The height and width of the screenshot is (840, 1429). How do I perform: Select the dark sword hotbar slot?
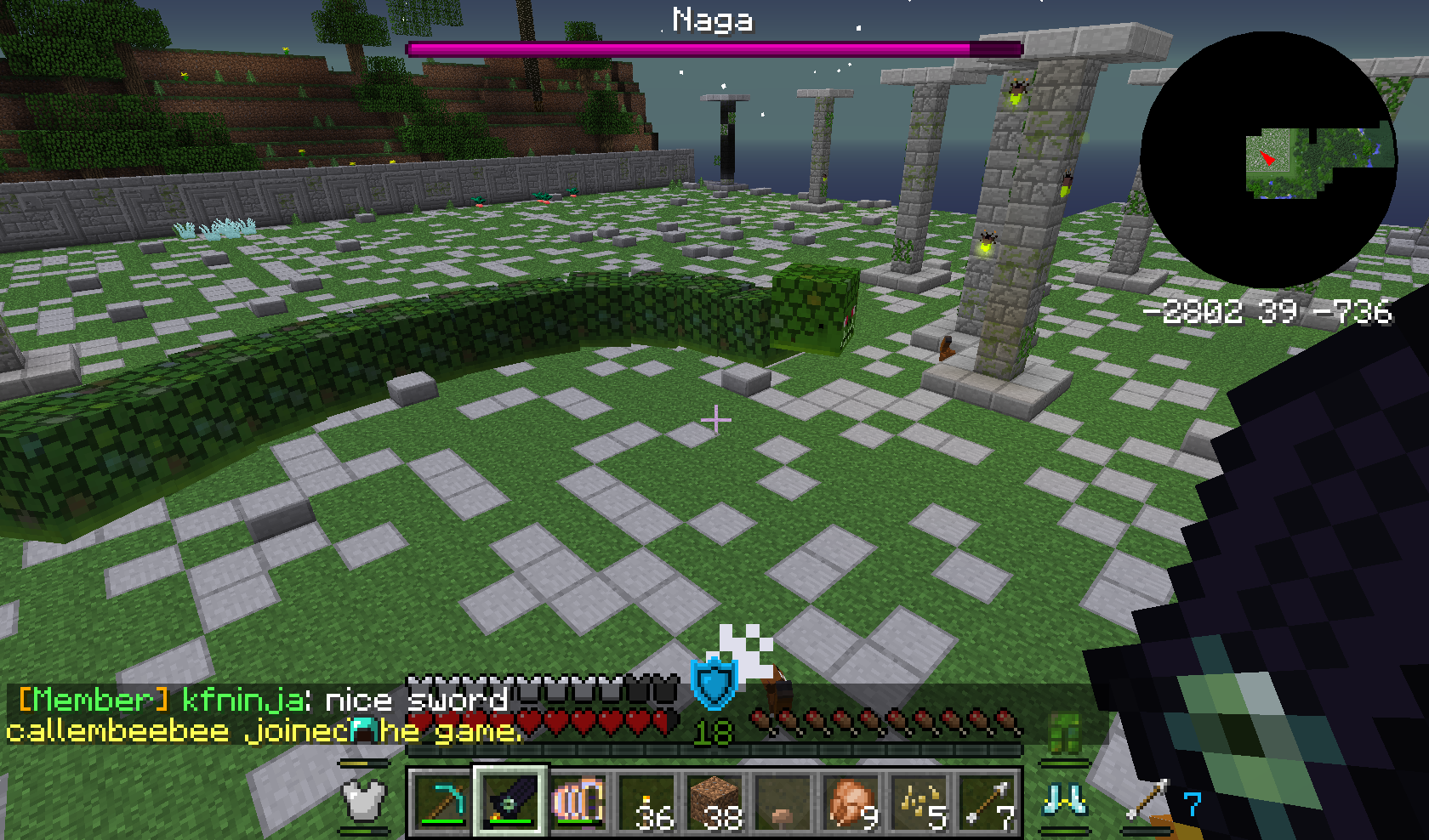(510, 802)
